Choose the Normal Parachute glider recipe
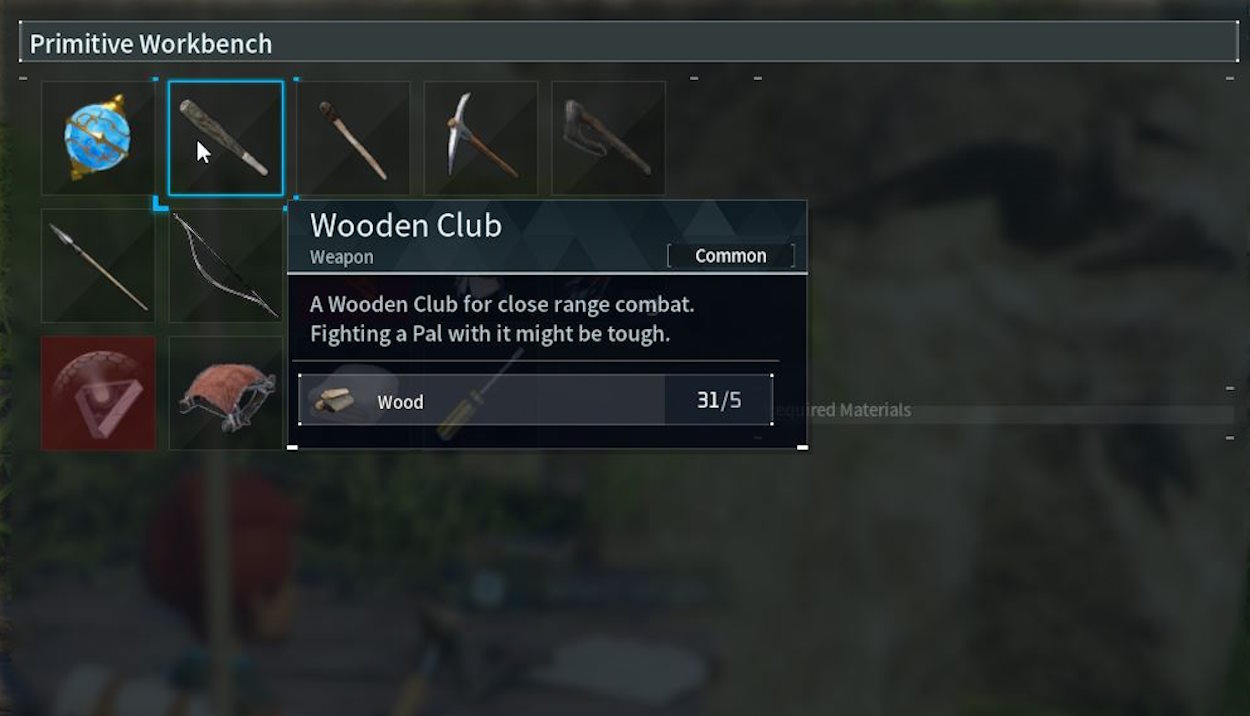 [225, 392]
